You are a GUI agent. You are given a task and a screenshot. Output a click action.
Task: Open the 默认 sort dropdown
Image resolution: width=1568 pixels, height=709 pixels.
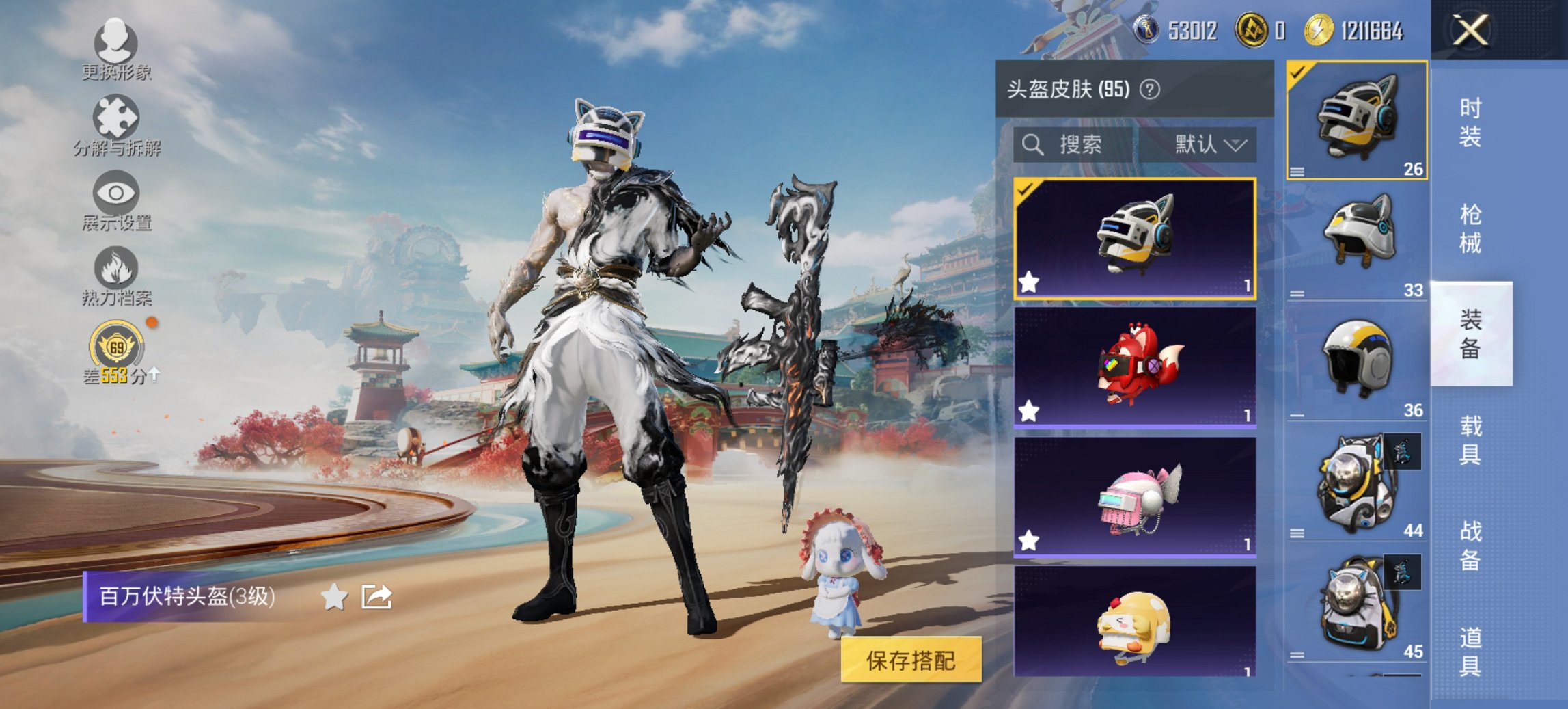(x=1210, y=145)
